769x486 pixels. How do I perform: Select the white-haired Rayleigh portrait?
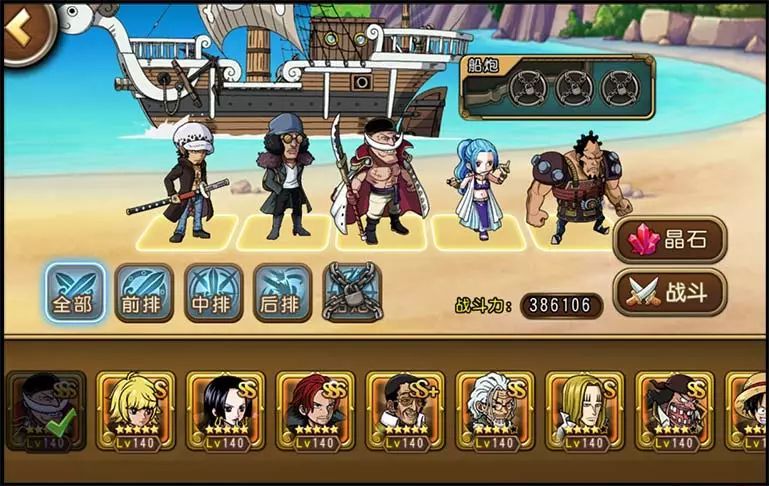click(495, 410)
